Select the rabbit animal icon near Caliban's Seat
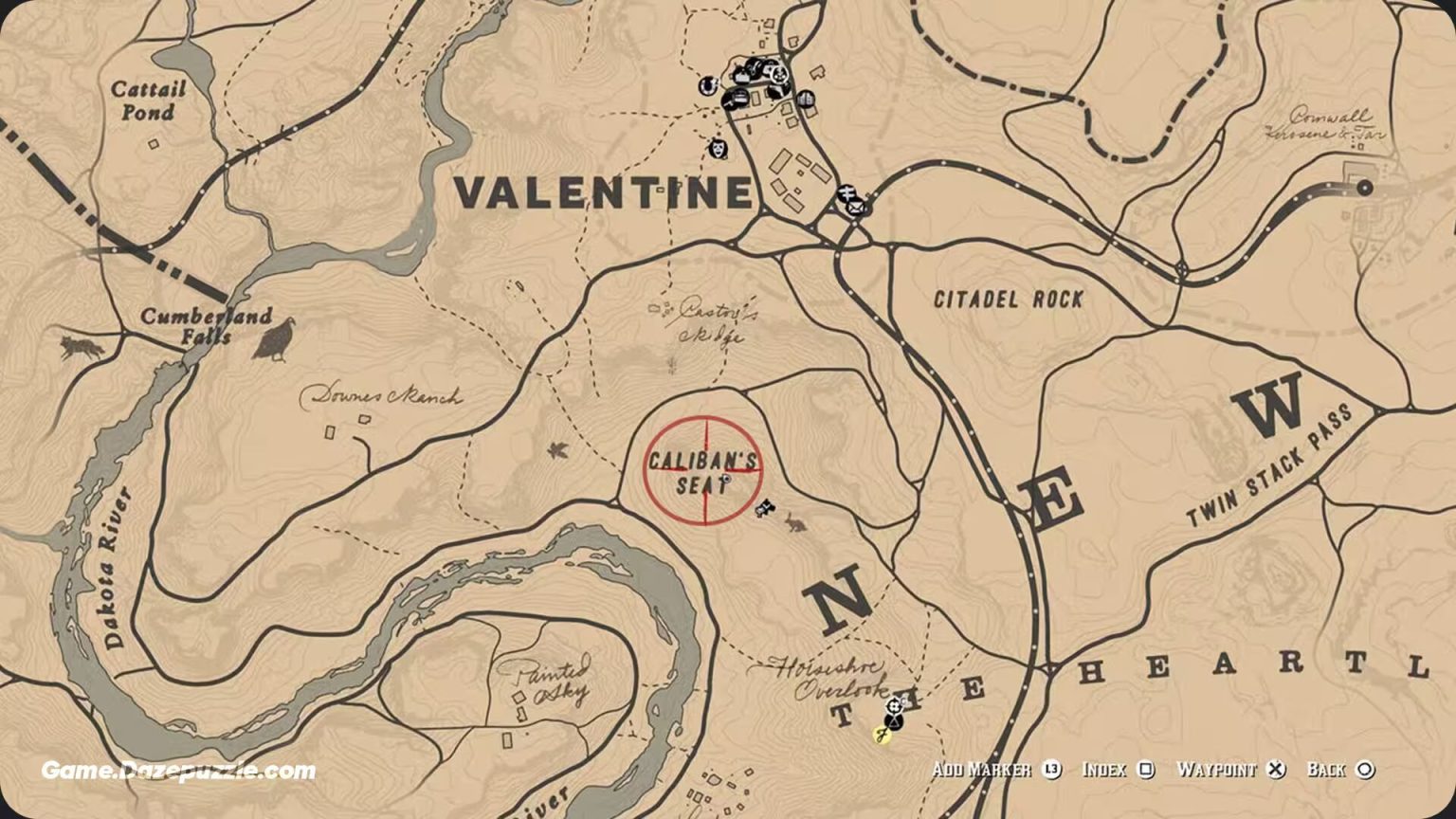The height and width of the screenshot is (819, 1456). point(793,525)
